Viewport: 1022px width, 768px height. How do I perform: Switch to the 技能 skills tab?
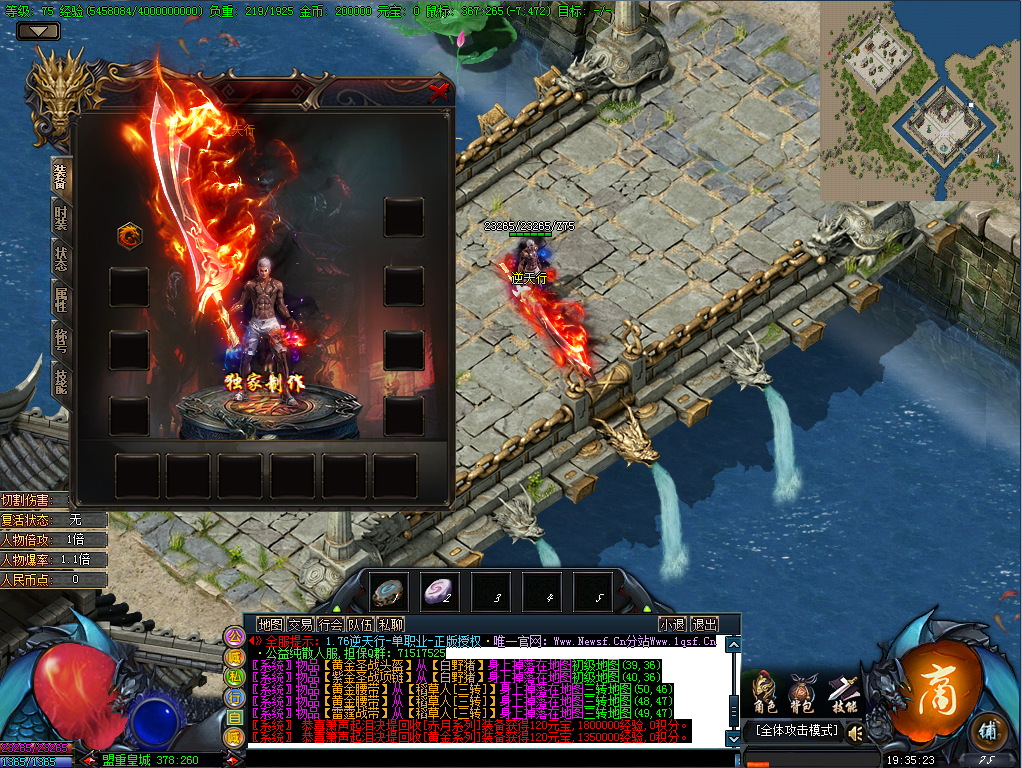tap(61, 381)
